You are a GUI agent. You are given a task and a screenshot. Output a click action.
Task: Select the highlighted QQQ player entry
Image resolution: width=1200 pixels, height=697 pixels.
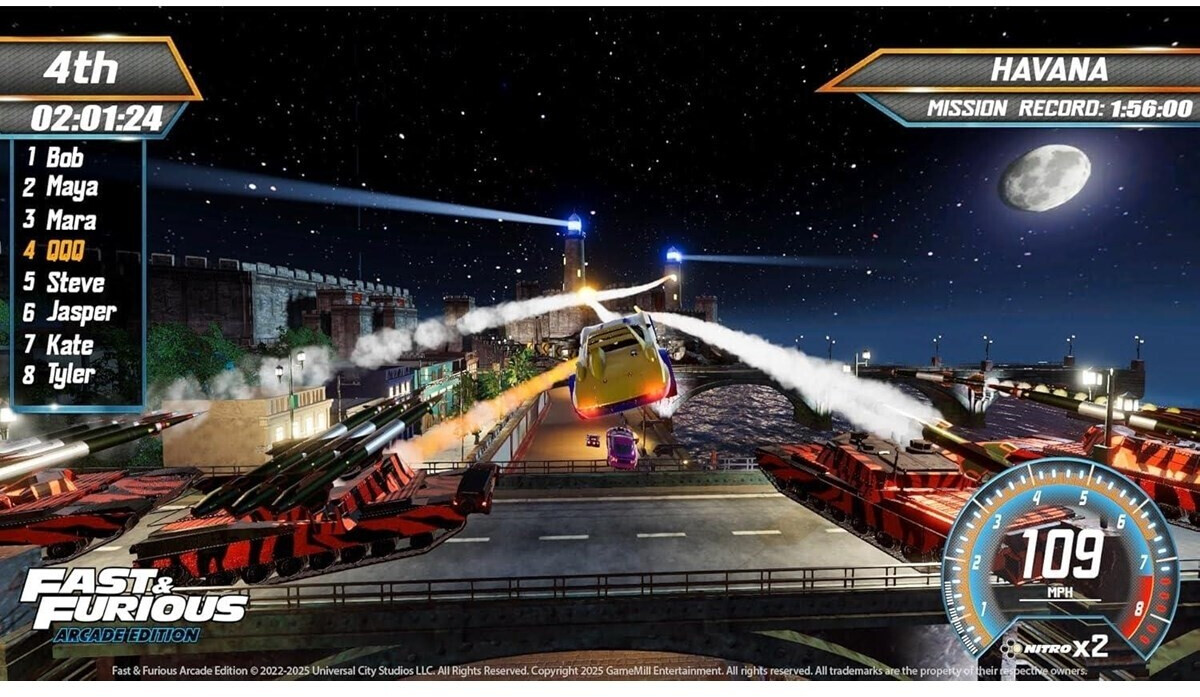pyautogui.click(x=64, y=251)
